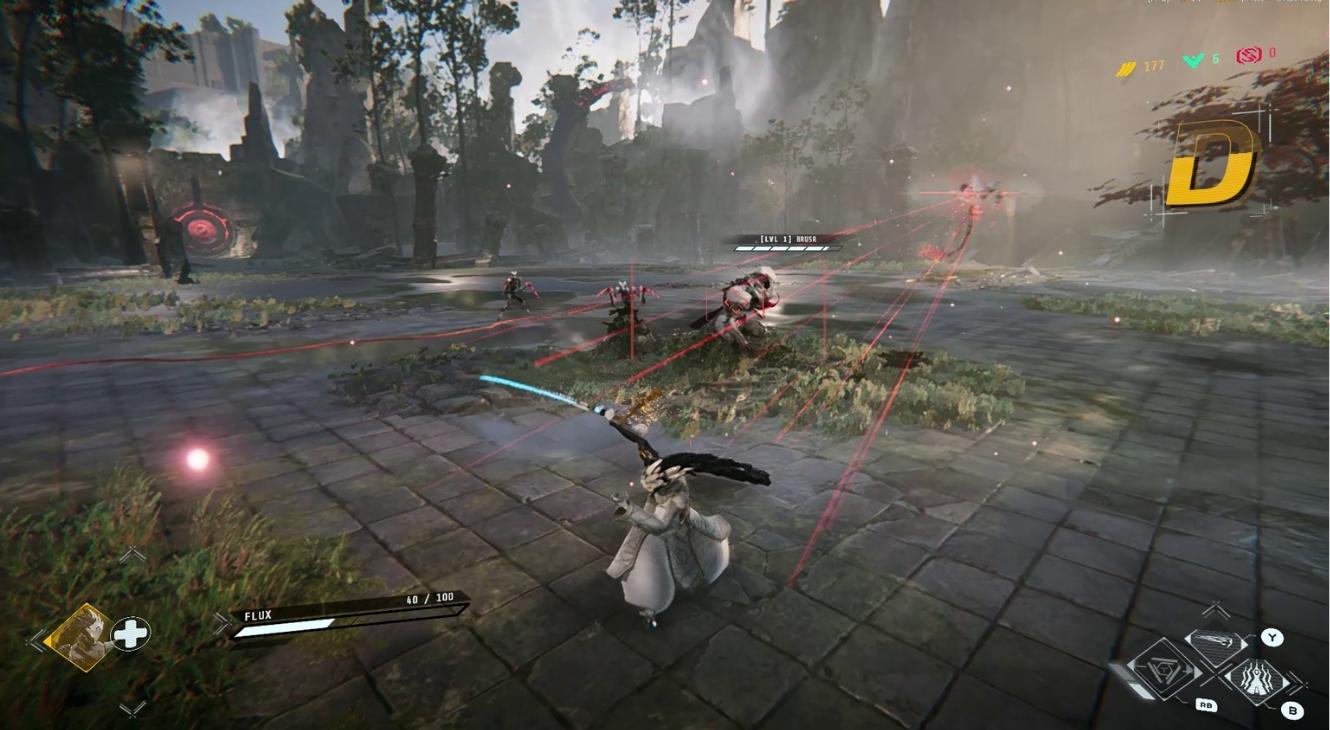
Task: Click the RB button prompt
Action: tap(1206, 705)
